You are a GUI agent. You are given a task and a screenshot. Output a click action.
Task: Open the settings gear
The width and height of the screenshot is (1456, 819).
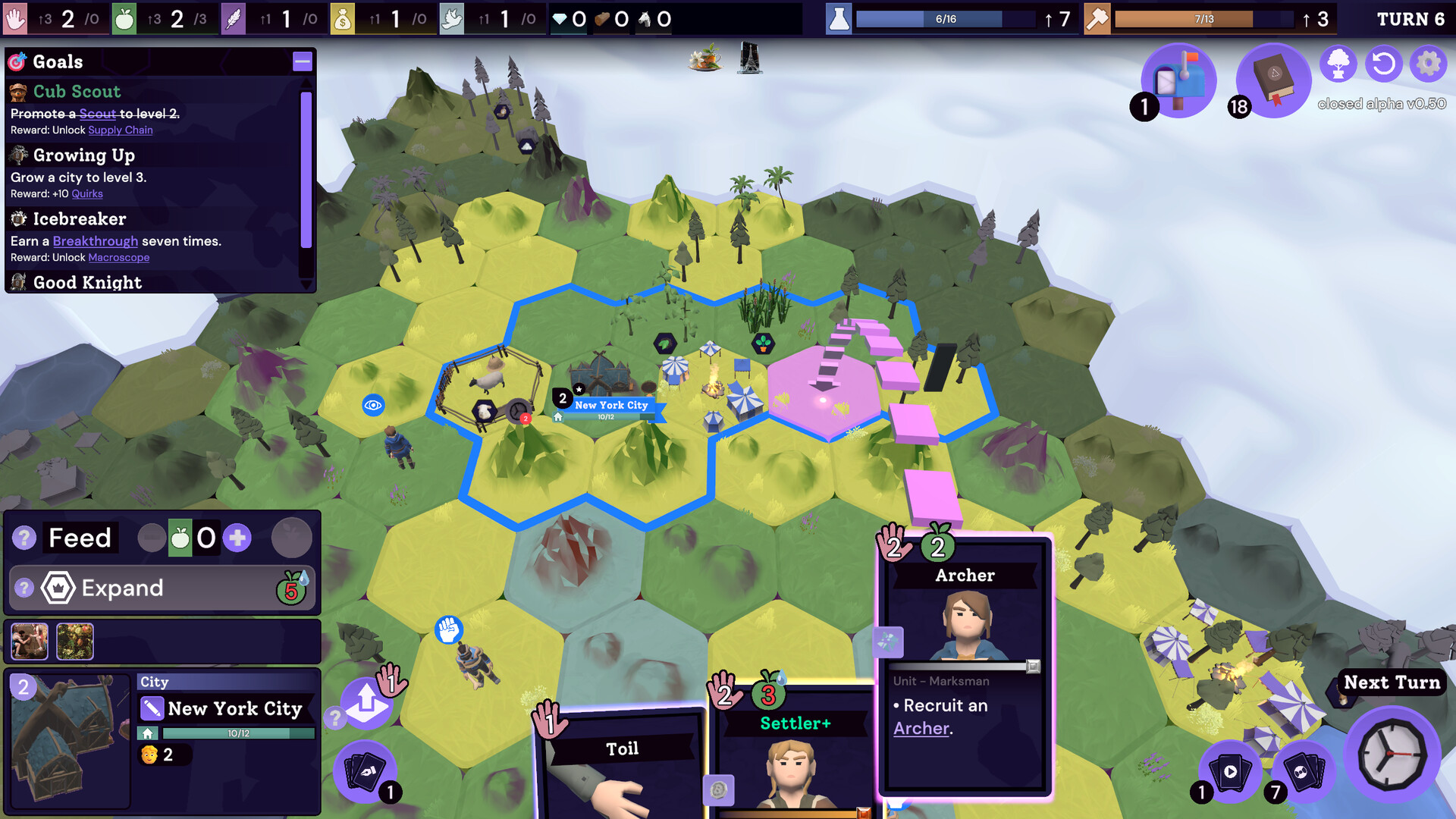pyautogui.click(x=1429, y=65)
